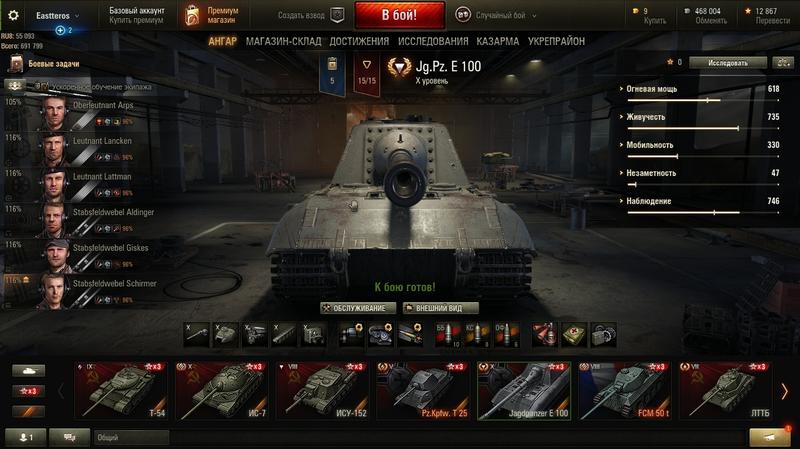Open the ДОСТИЖЕНИЯ tab
This screenshot has height=449, width=800.
[x=359, y=42]
